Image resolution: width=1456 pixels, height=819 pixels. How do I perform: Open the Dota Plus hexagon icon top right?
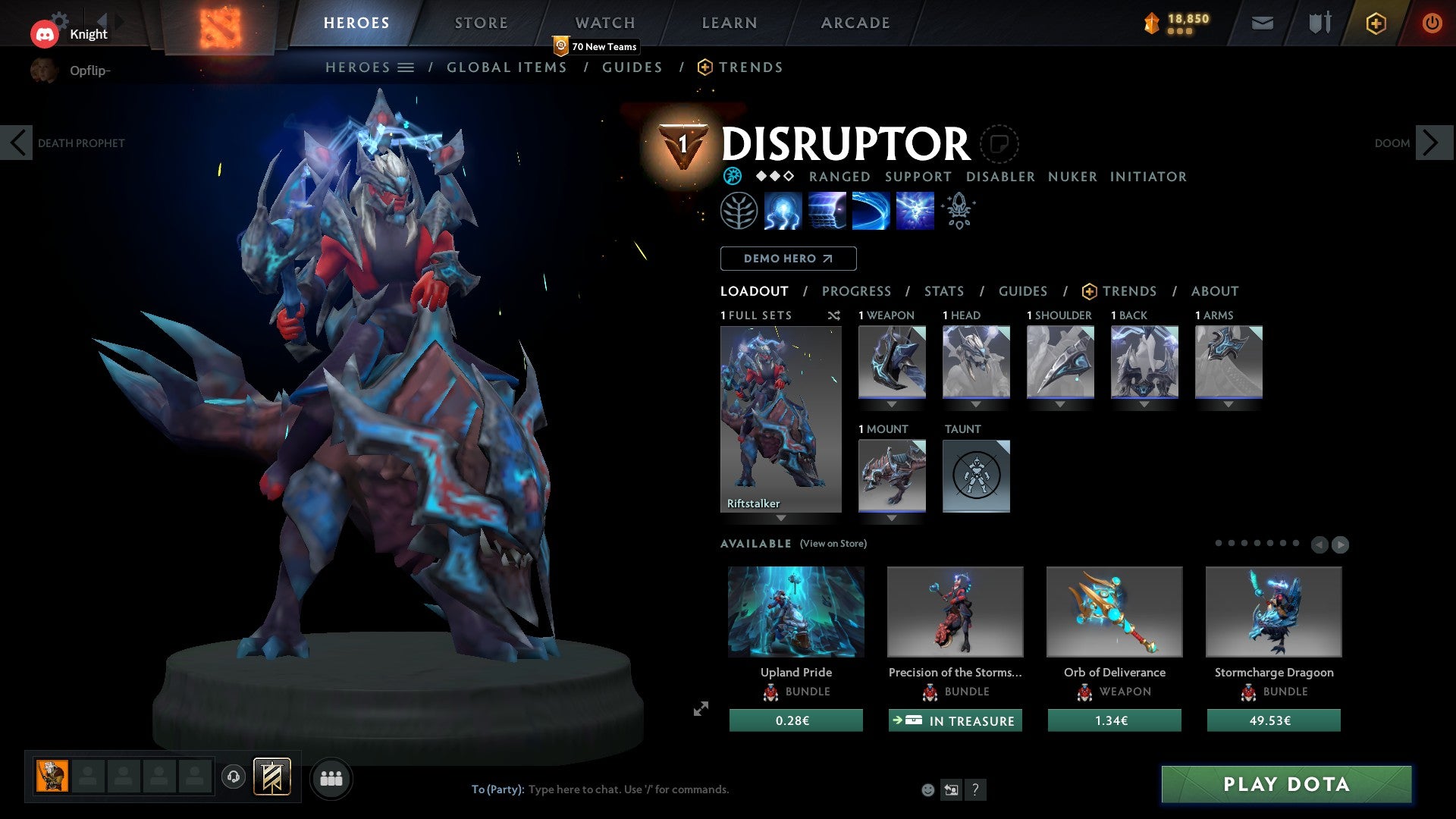[x=1376, y=23]
